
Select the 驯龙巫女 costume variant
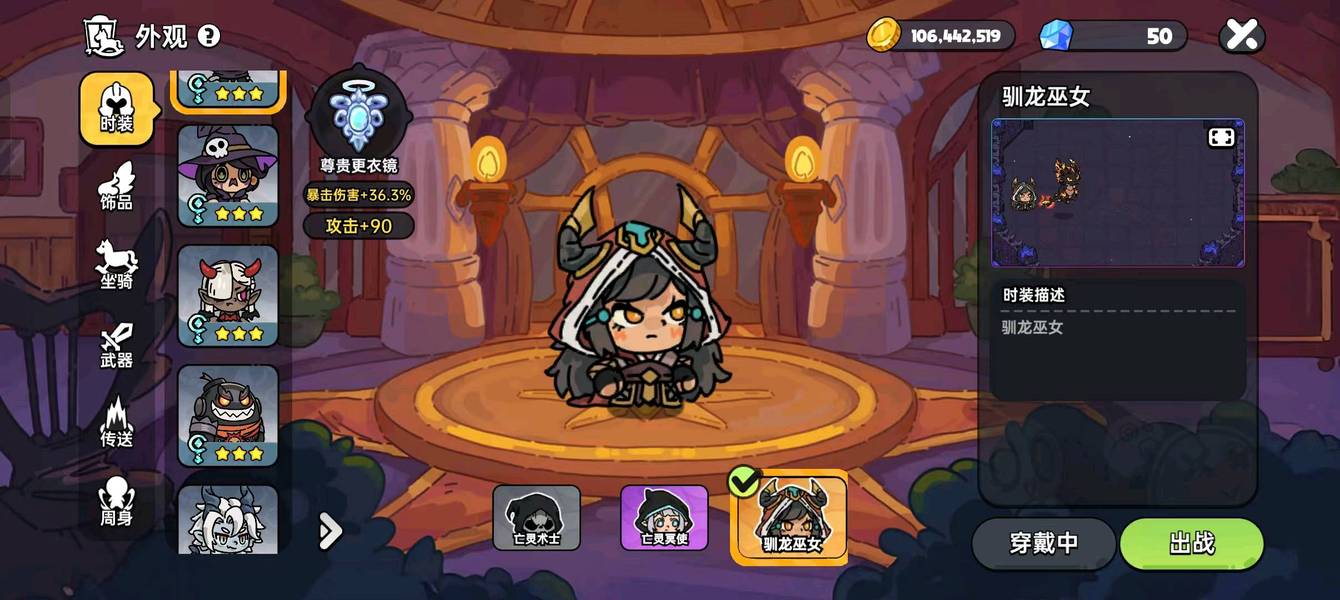tap(791, 518)
